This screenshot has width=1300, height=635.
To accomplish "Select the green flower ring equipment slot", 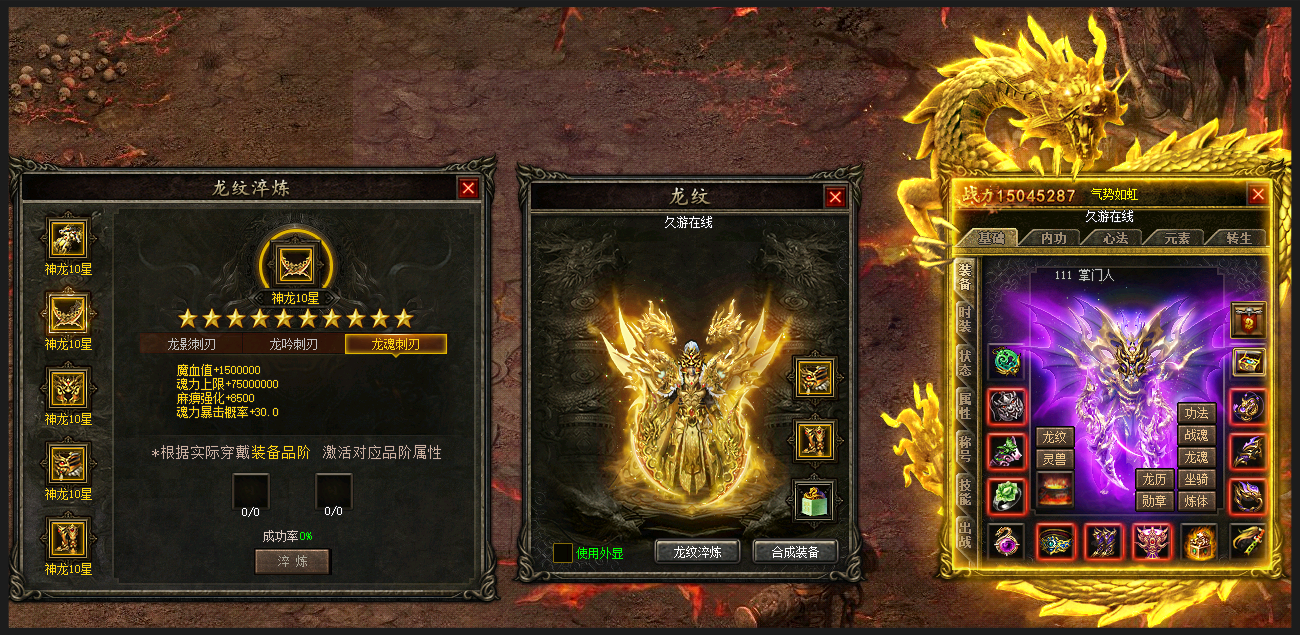I will [1006, 496].
